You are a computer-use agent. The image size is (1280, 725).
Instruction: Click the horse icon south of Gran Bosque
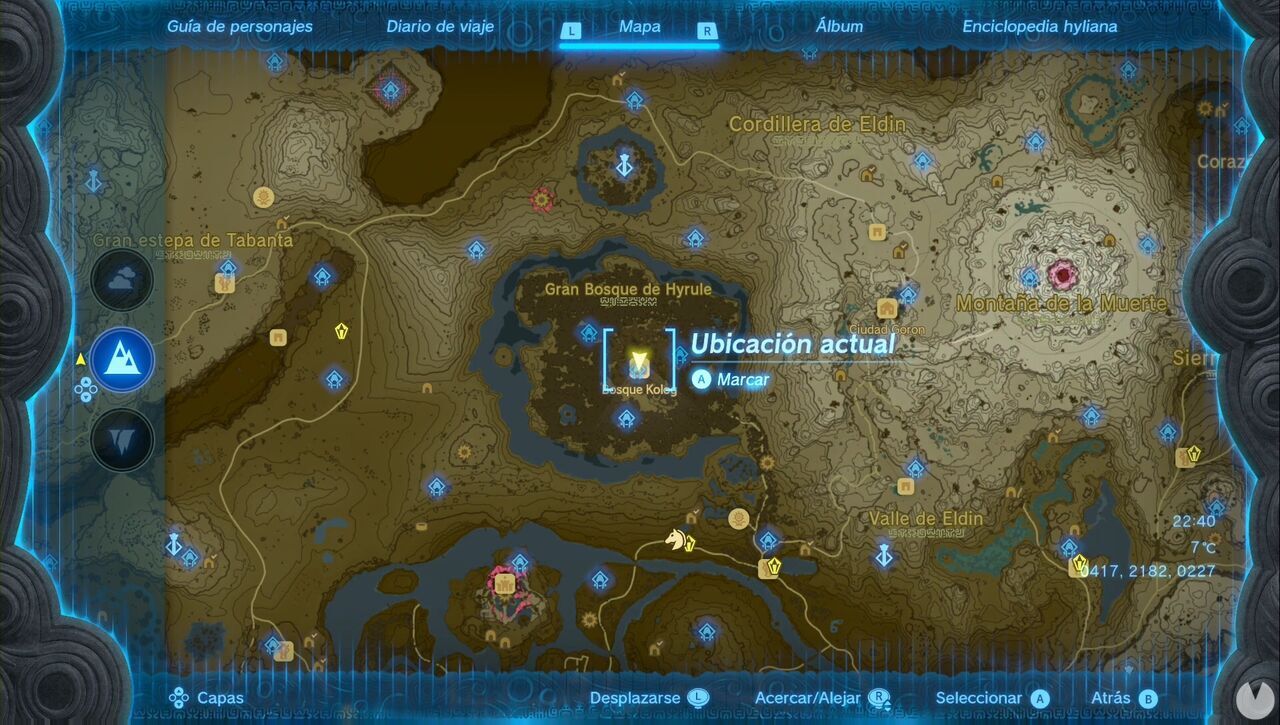tap(678, 538)
